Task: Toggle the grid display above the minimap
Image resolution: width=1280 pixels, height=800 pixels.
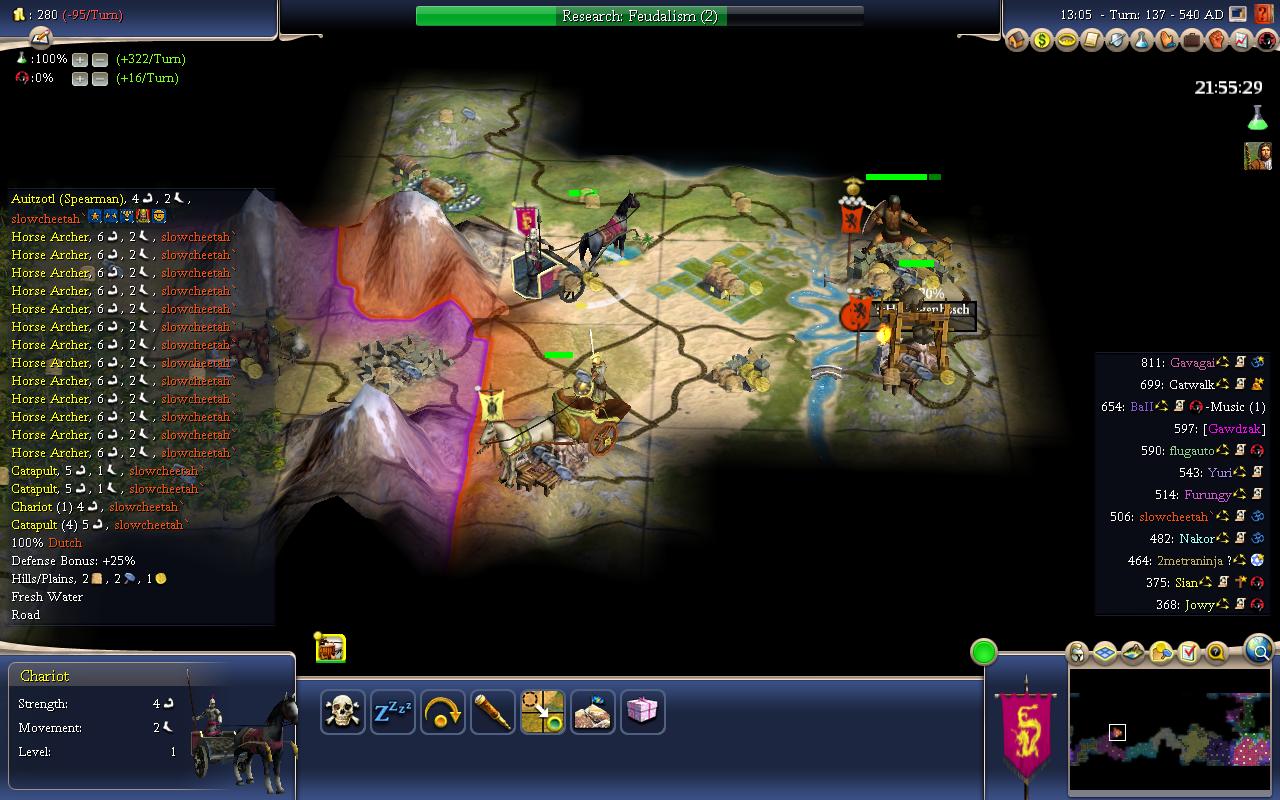Action: pyautogui.click(x=1105, y=653)
